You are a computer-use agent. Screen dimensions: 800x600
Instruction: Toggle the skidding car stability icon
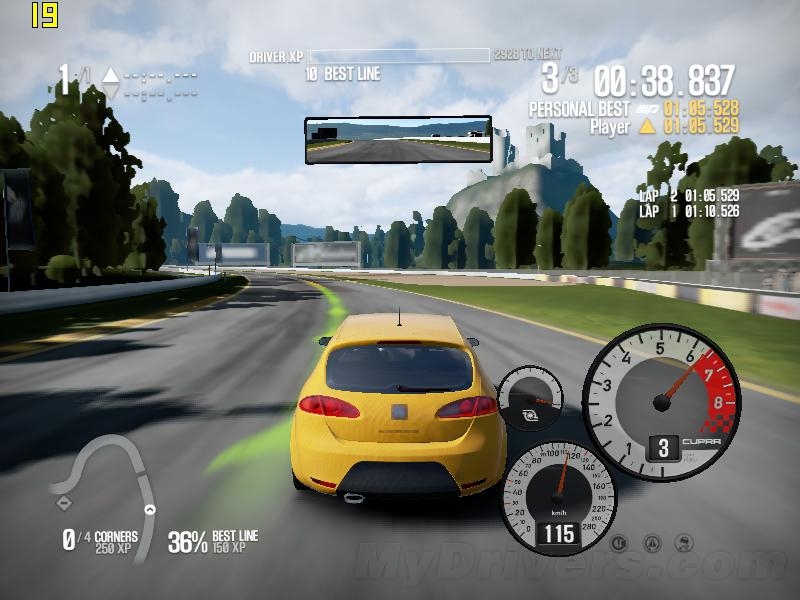click(x=685, y=543)
